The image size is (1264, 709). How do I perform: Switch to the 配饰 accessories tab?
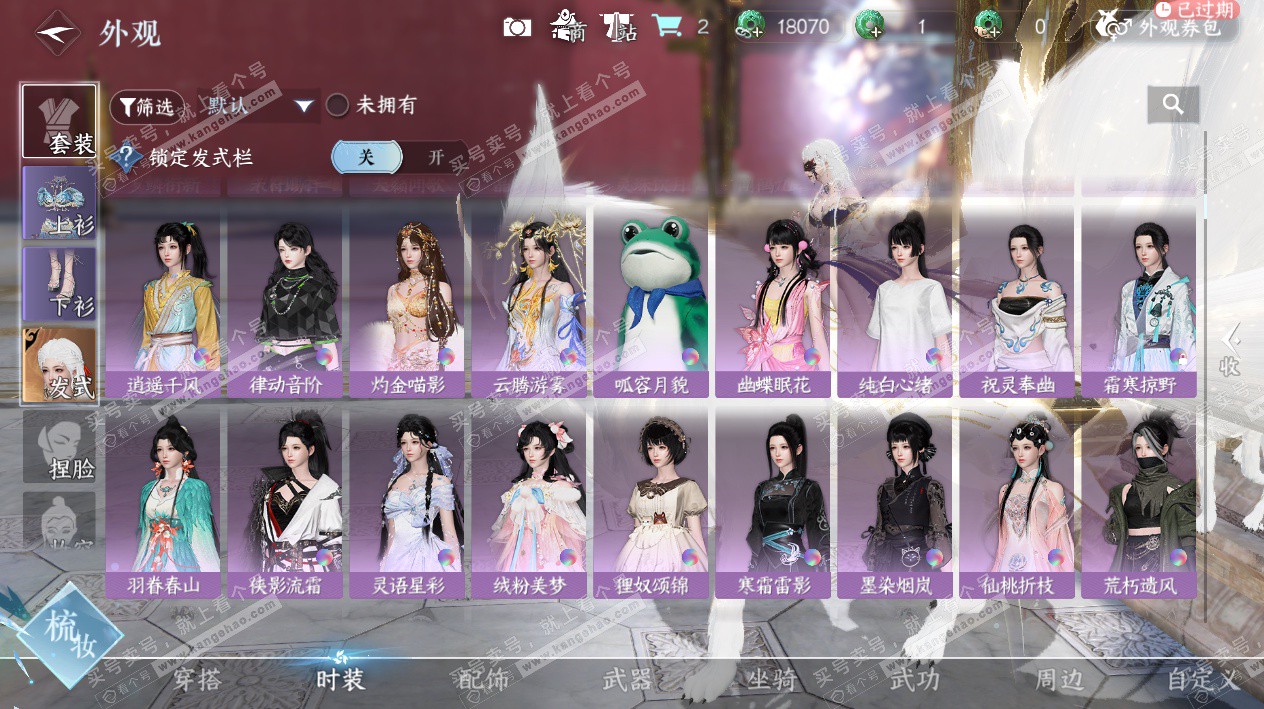(x=483, y=680)
